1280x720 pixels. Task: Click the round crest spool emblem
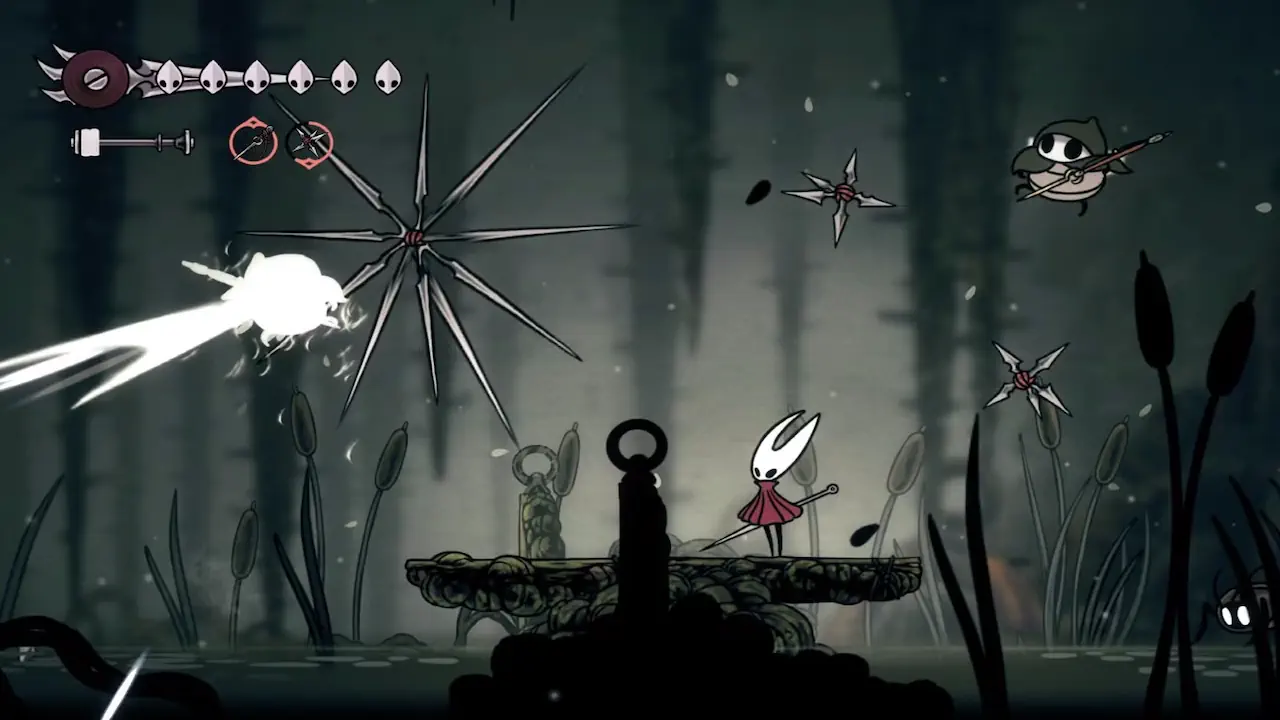click(x=95, y=78)
